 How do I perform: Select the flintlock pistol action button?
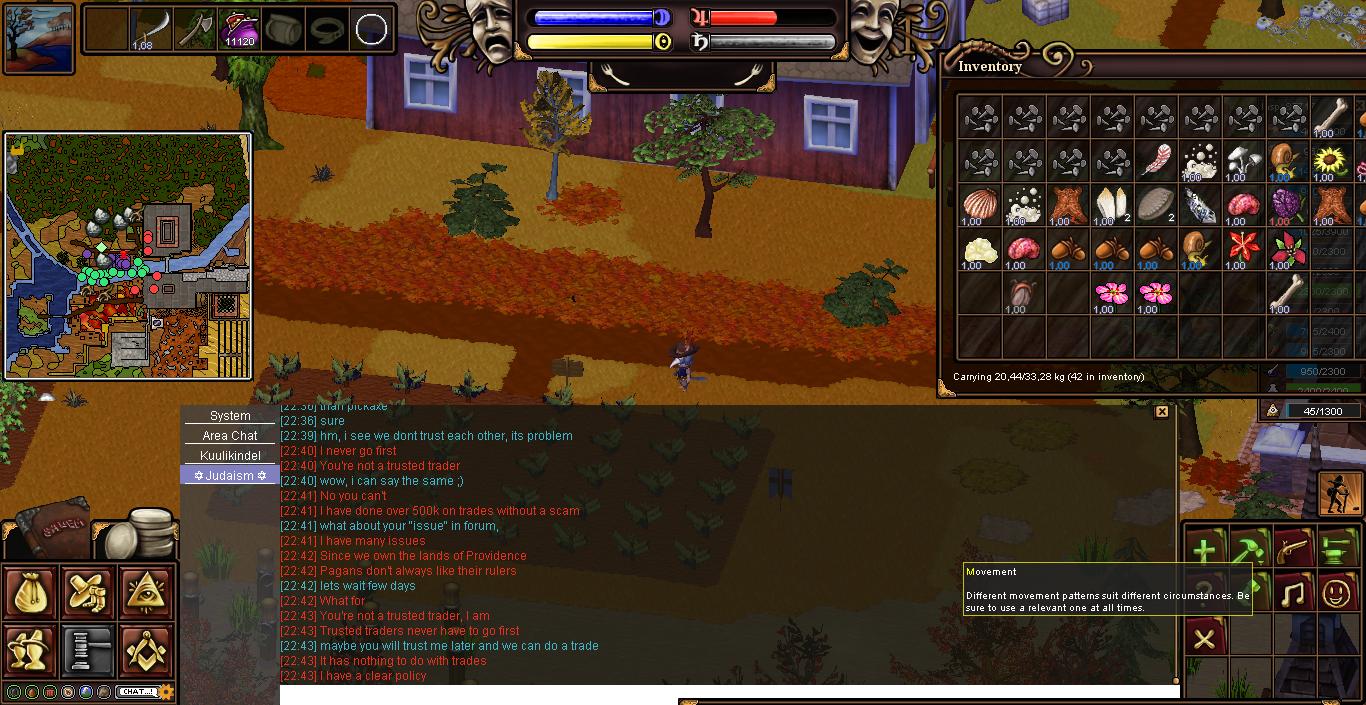(x=1293, y=550)
